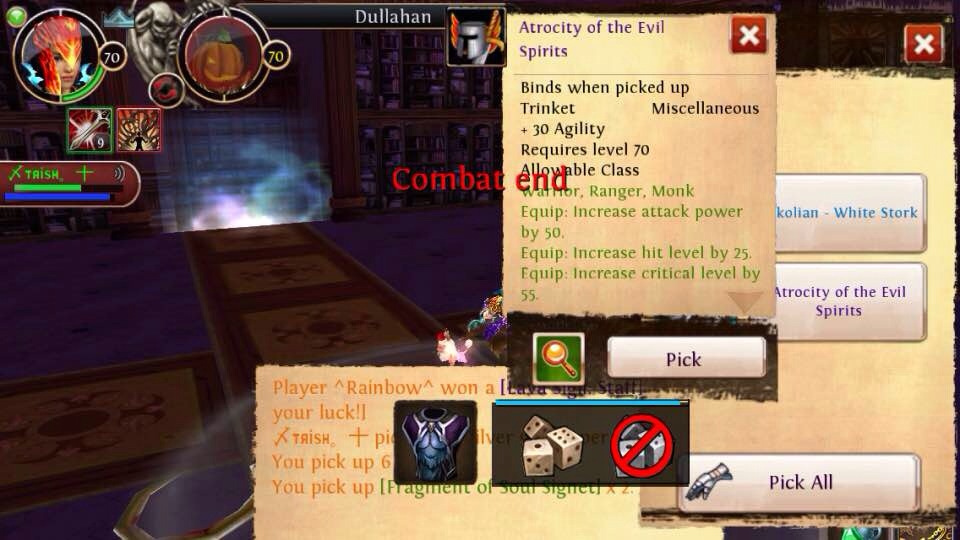Image resolution: width=960 pixels, height=540 pixels.
Task: Open the knight helmet icon beside Dullahan
Action: click(475, 37)
